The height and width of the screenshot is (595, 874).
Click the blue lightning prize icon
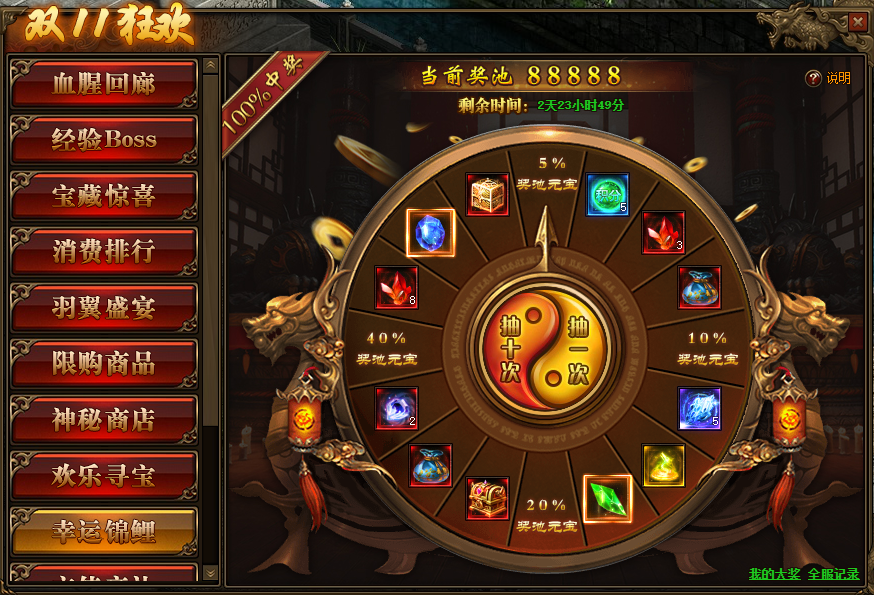click(699, 409)
